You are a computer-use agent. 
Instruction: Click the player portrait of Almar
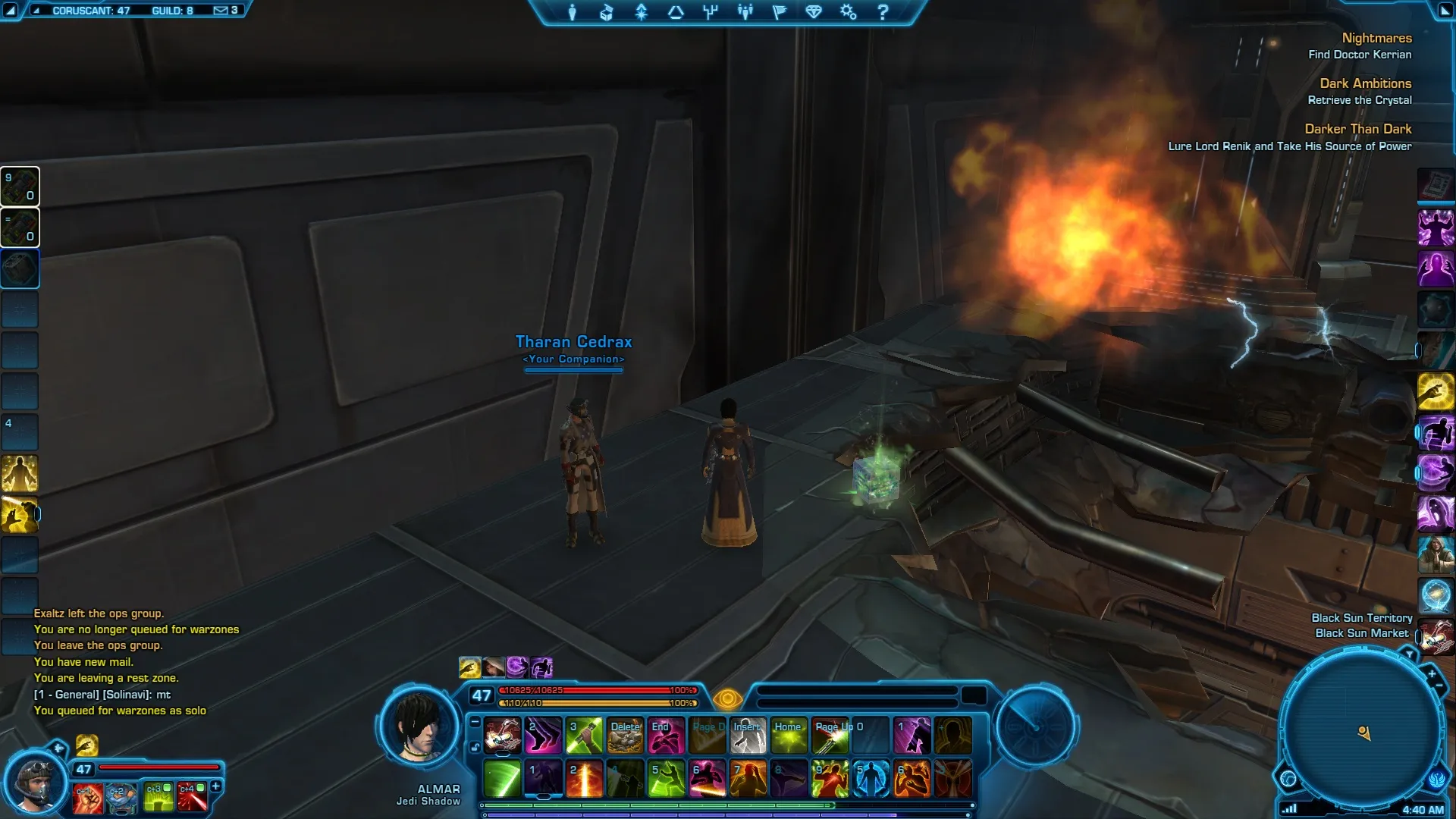pyautogui.click(x=419, y=726)
